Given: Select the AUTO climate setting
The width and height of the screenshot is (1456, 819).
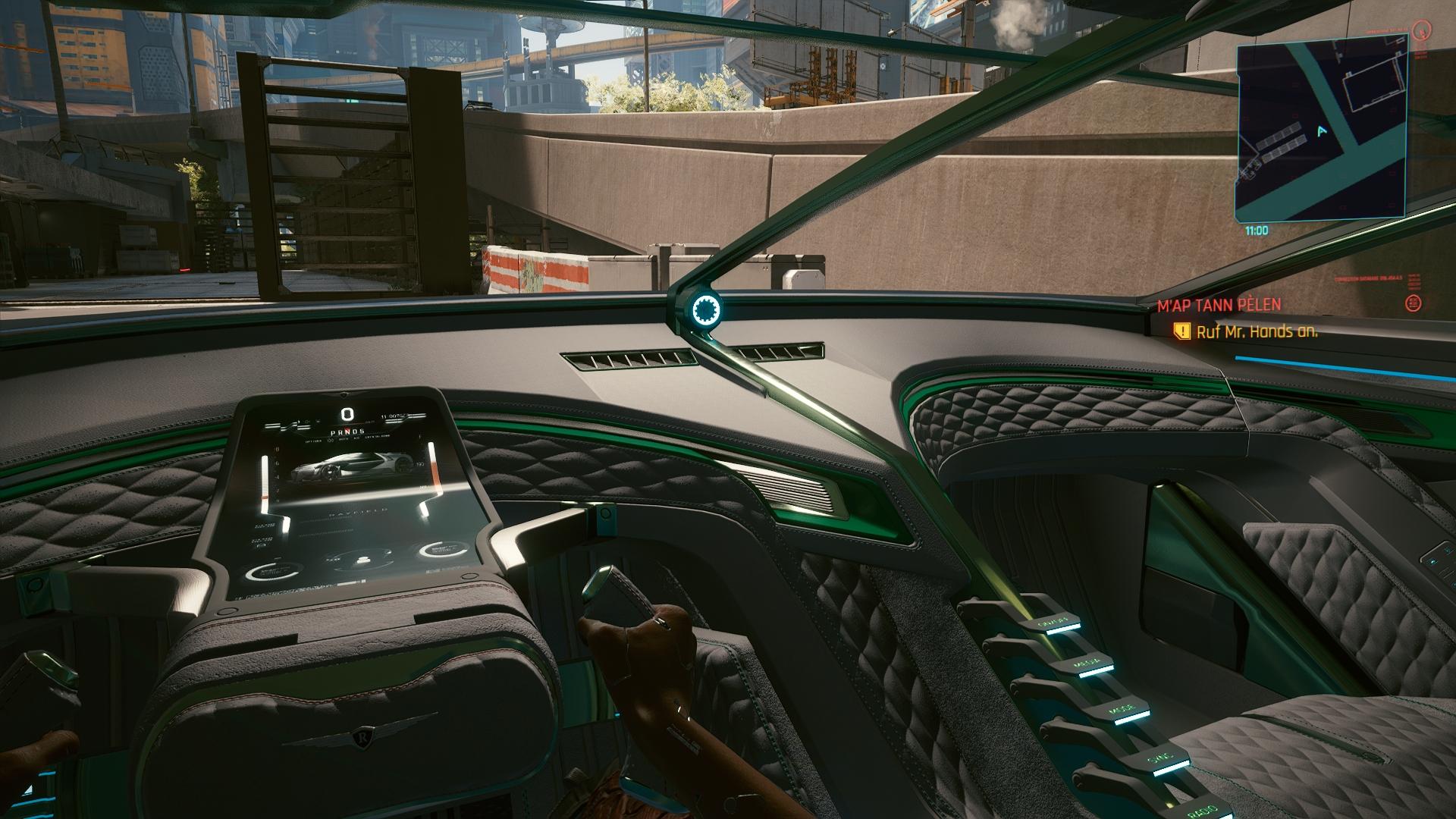Looking at the screenshot, I should 344,438.
